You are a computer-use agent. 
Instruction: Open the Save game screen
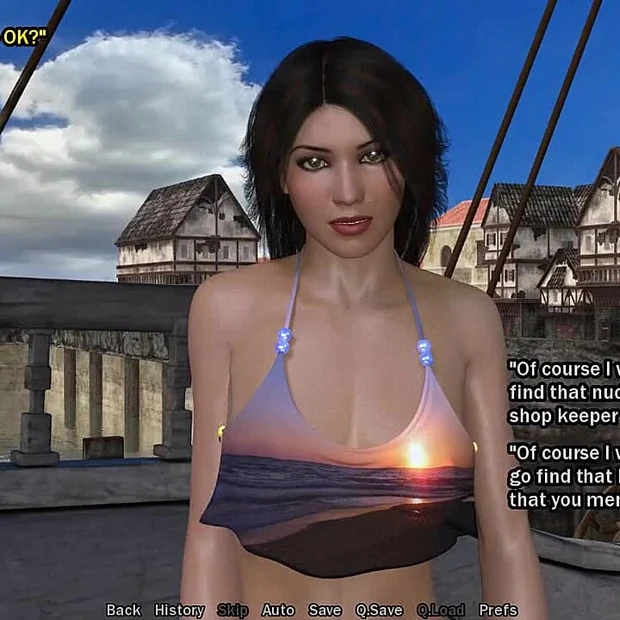325,610
